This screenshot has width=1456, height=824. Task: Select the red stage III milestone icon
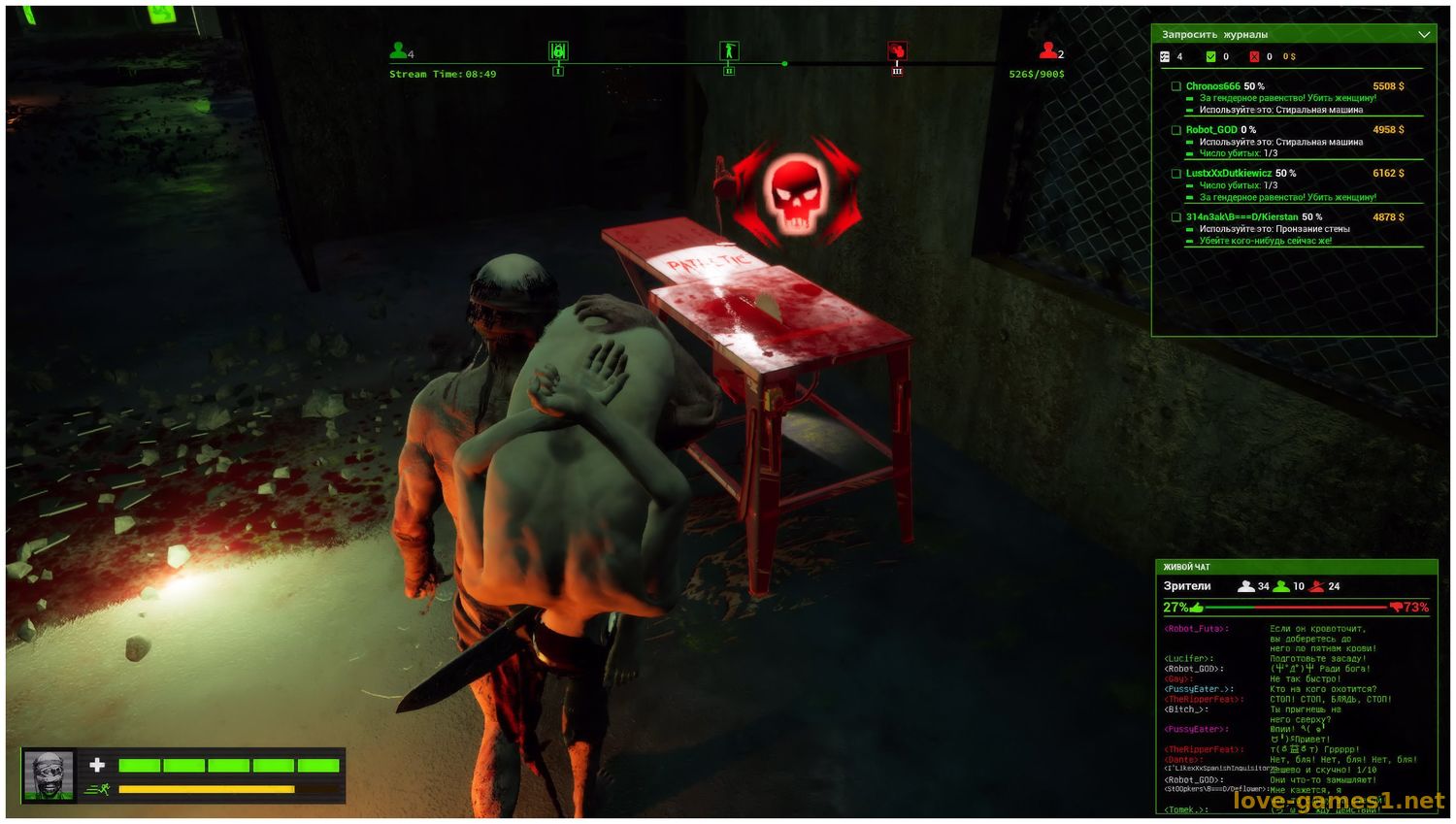[x=897, y=50]
